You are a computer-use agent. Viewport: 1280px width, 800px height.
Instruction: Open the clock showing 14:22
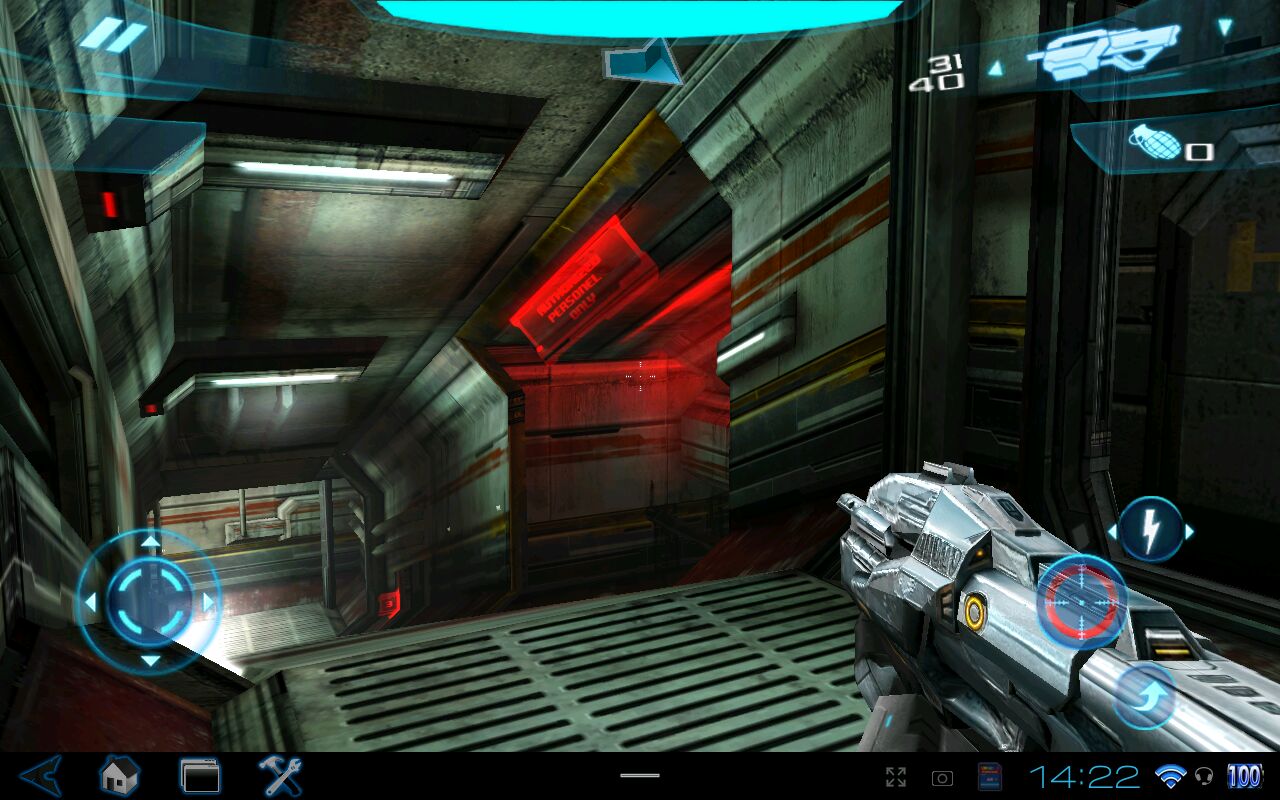coord(1084,777)
